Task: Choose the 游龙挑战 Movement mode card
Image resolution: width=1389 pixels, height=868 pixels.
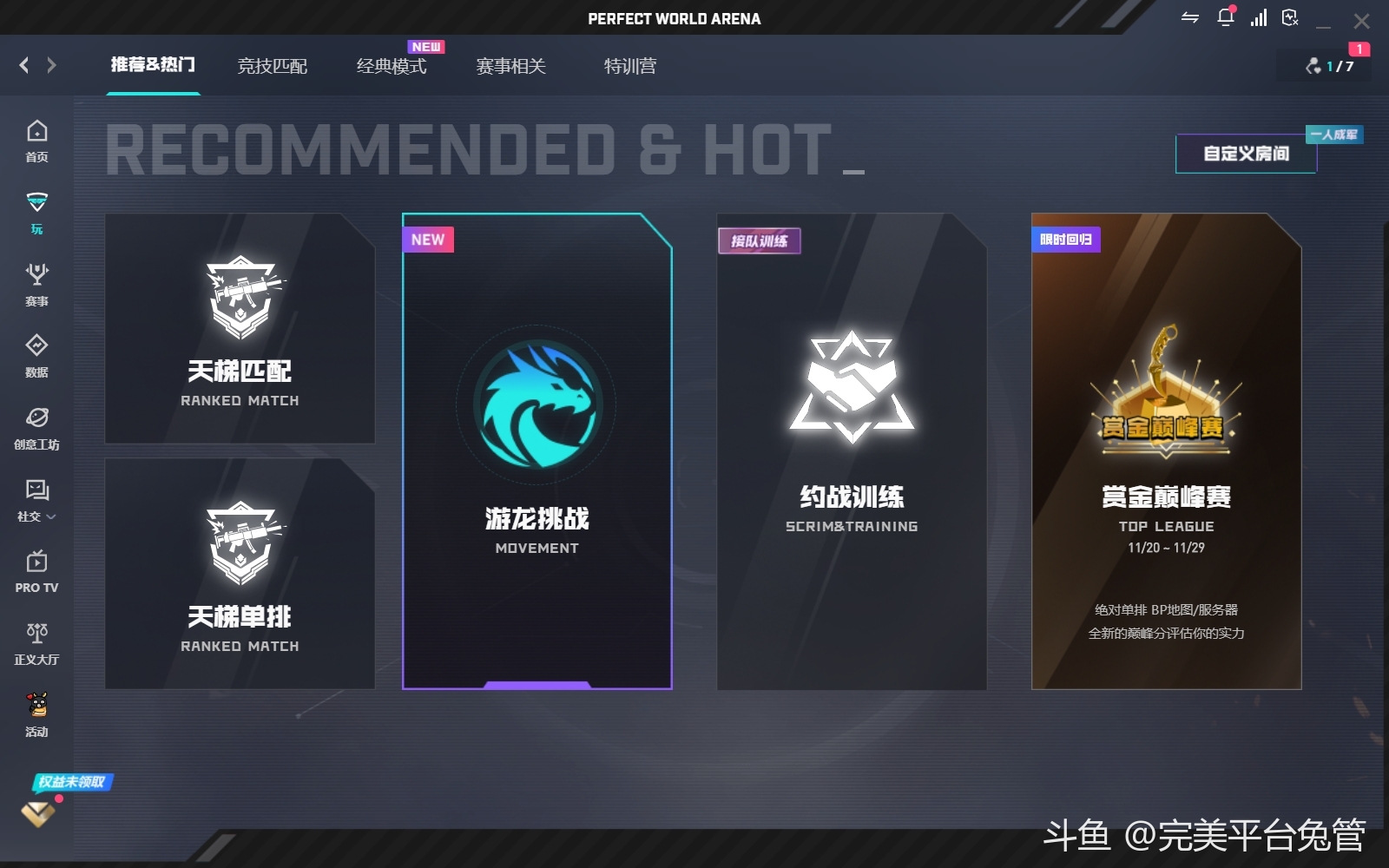Action: [x=537, y=451]
